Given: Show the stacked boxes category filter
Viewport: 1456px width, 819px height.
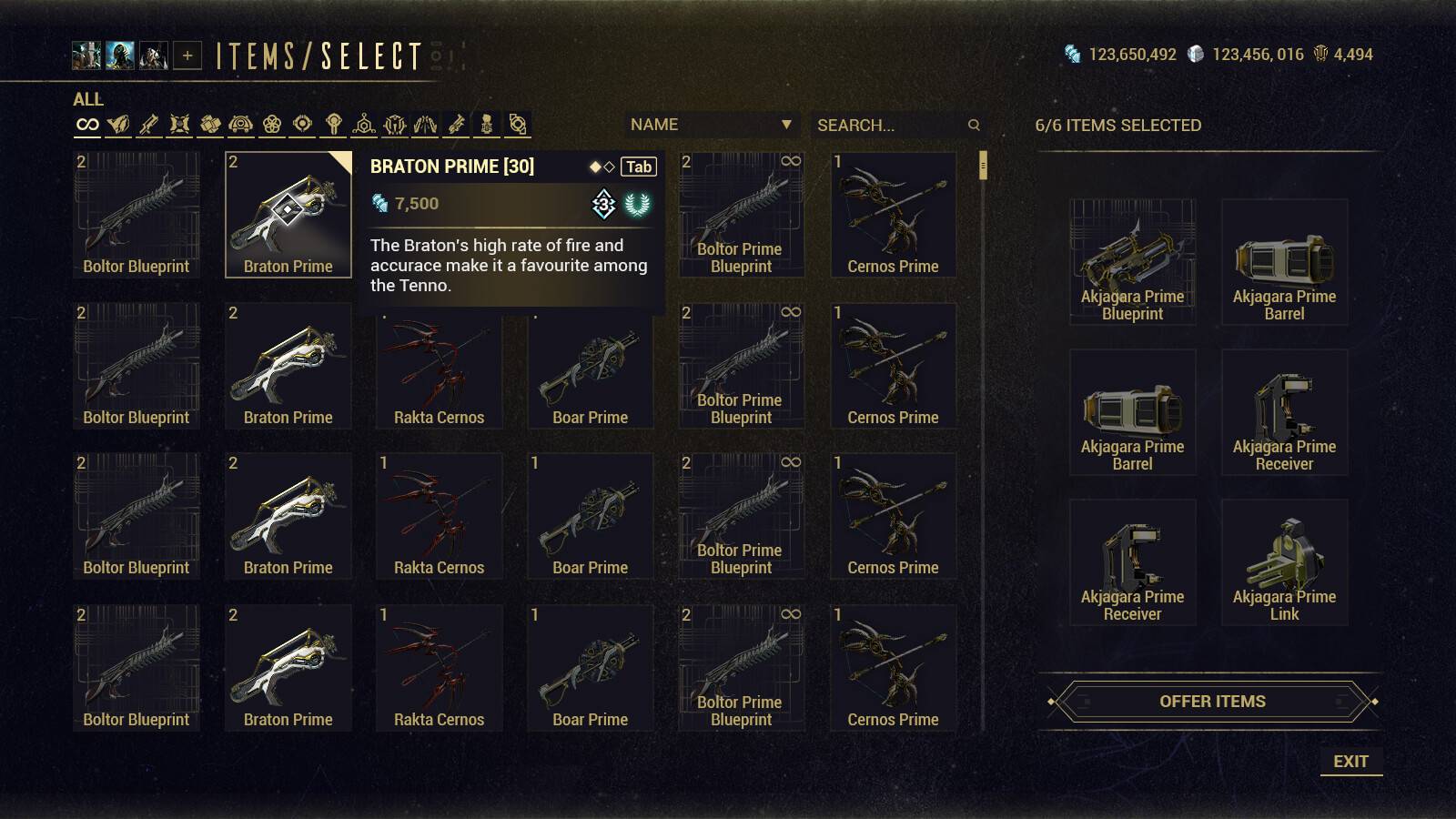Looking at the screenshot, I should click(x=210, y=125).
